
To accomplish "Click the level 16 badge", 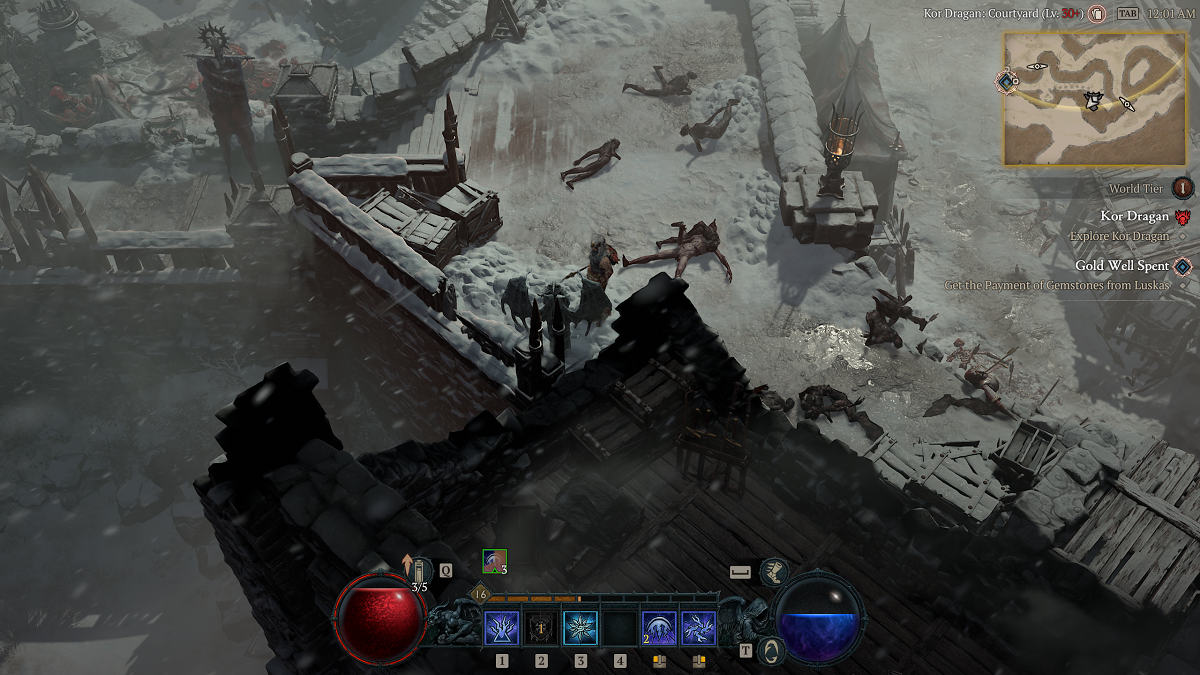I will [480, 595].
